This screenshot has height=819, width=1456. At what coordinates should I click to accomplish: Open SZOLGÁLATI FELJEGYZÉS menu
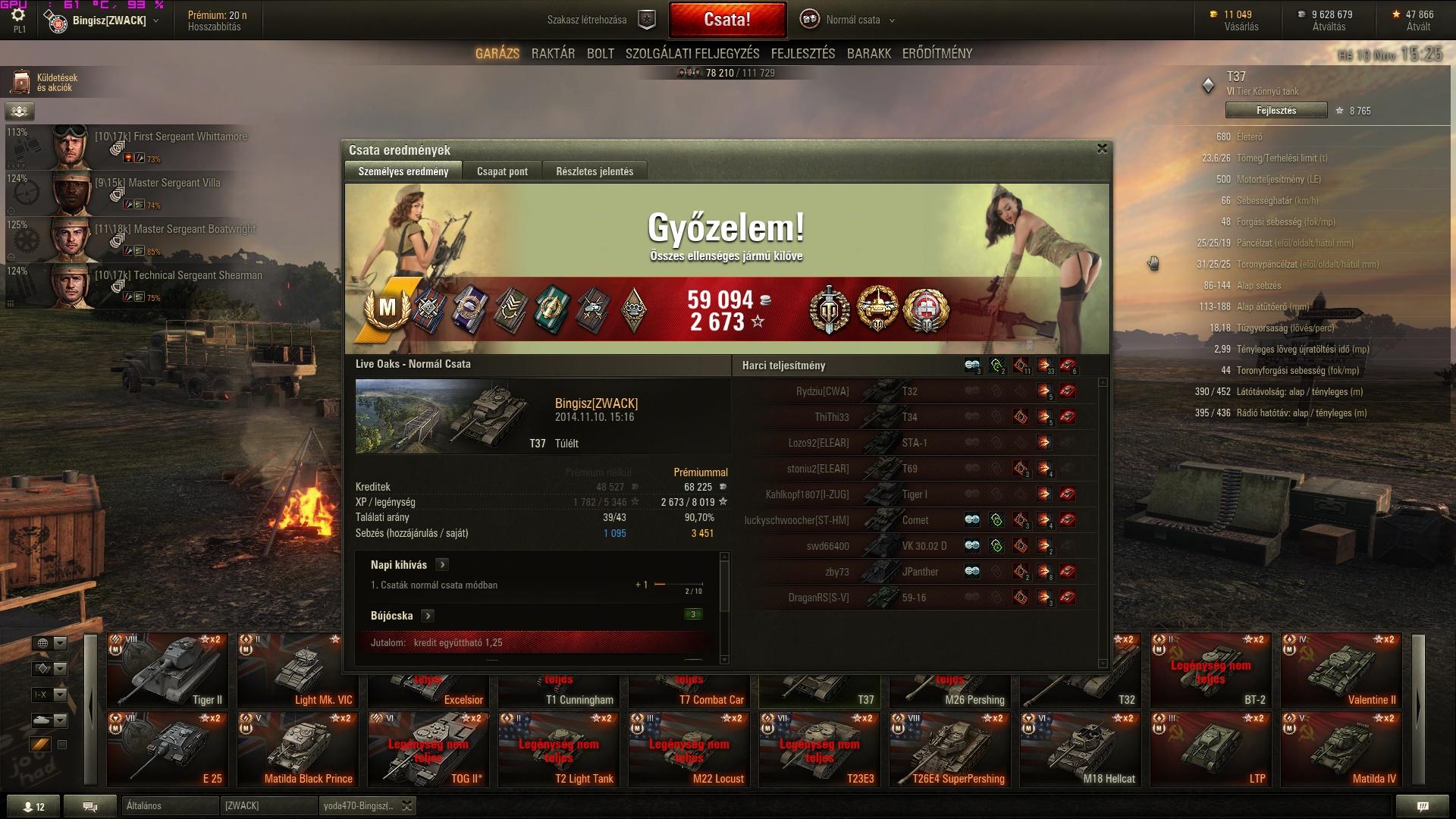(692, 54)
